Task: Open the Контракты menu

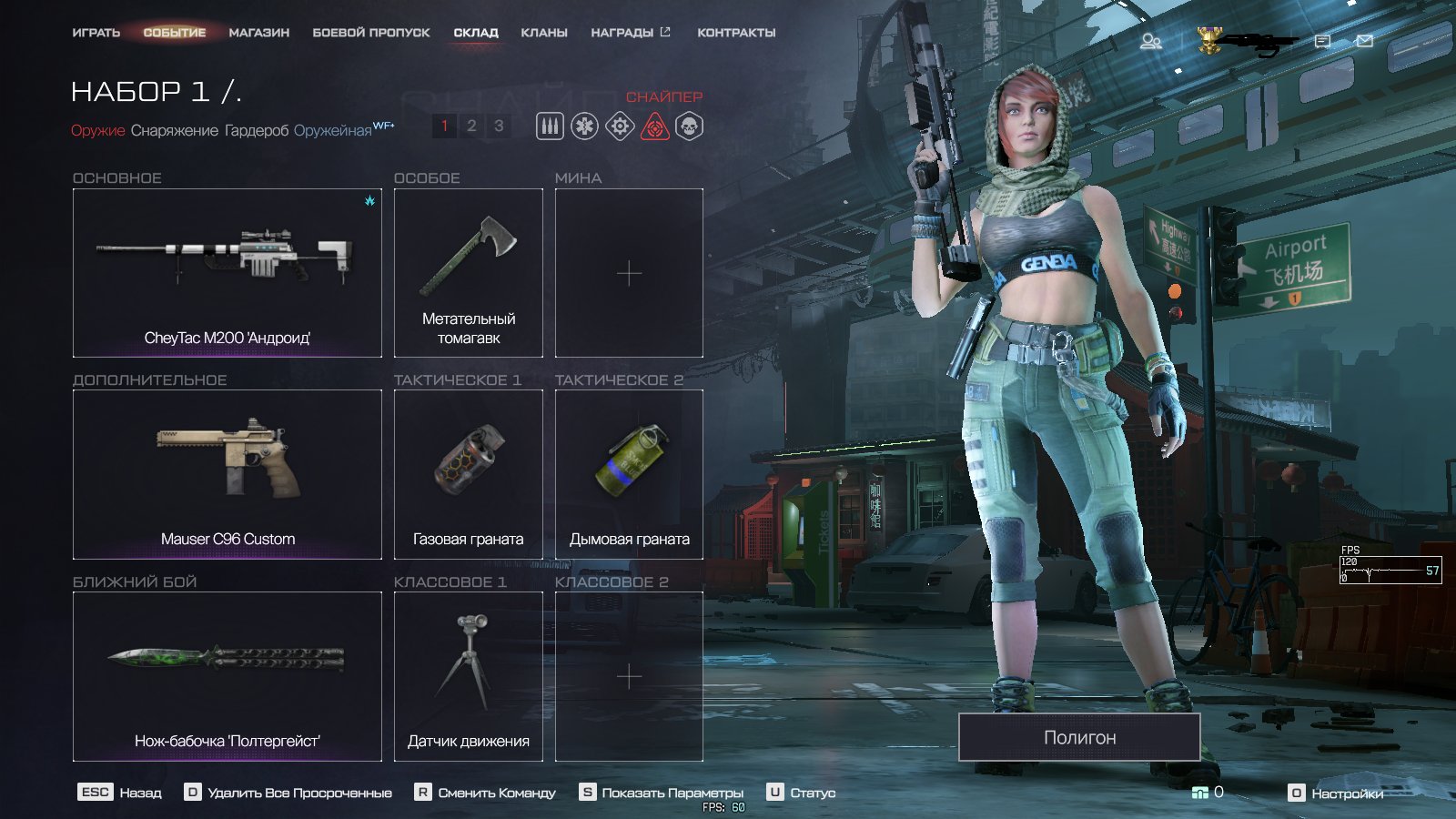Action: [x=736, y=33]
